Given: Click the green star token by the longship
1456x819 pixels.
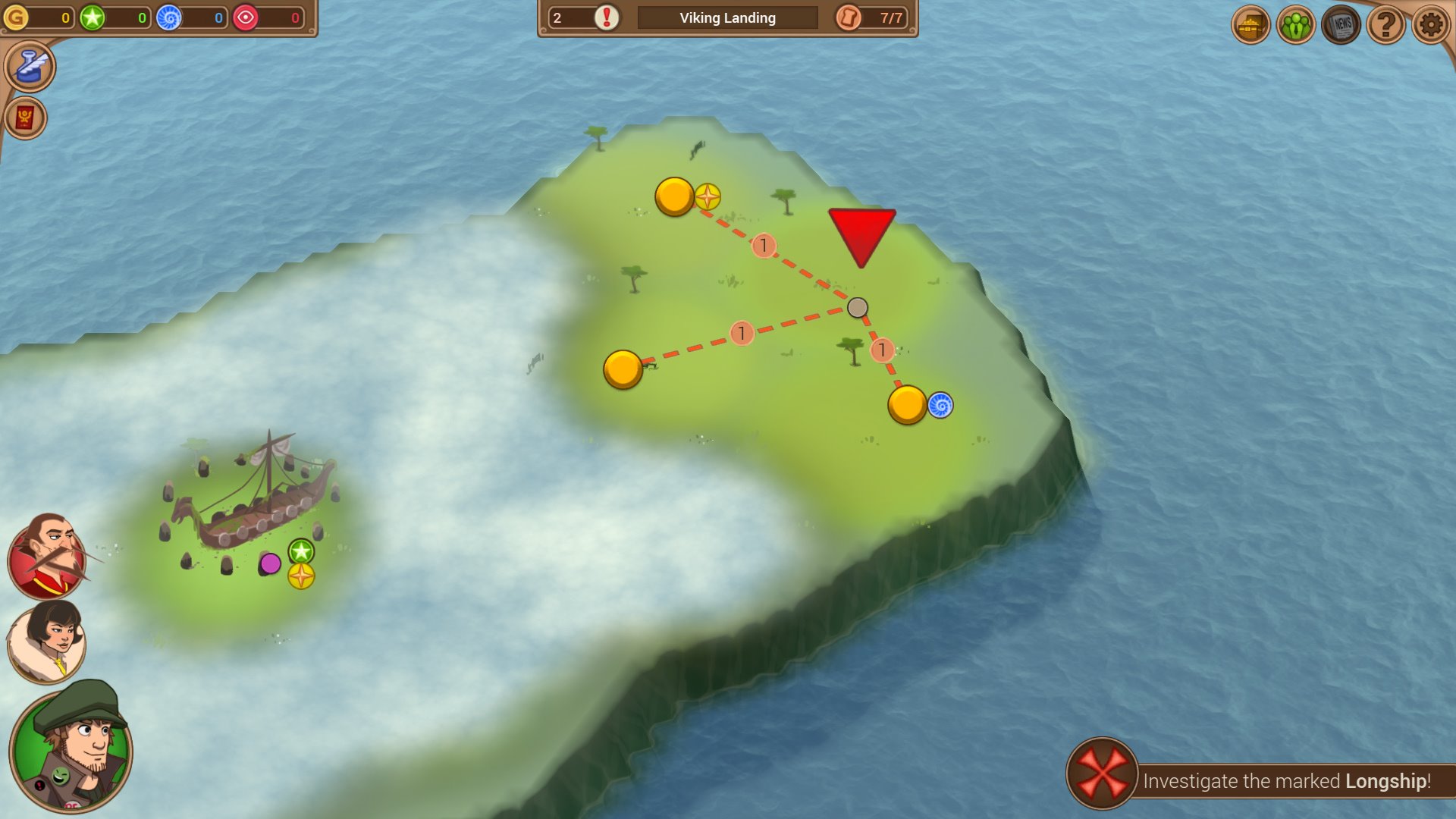Looking at the screenshot, I should pyautogui.click(x=301, y=551).
